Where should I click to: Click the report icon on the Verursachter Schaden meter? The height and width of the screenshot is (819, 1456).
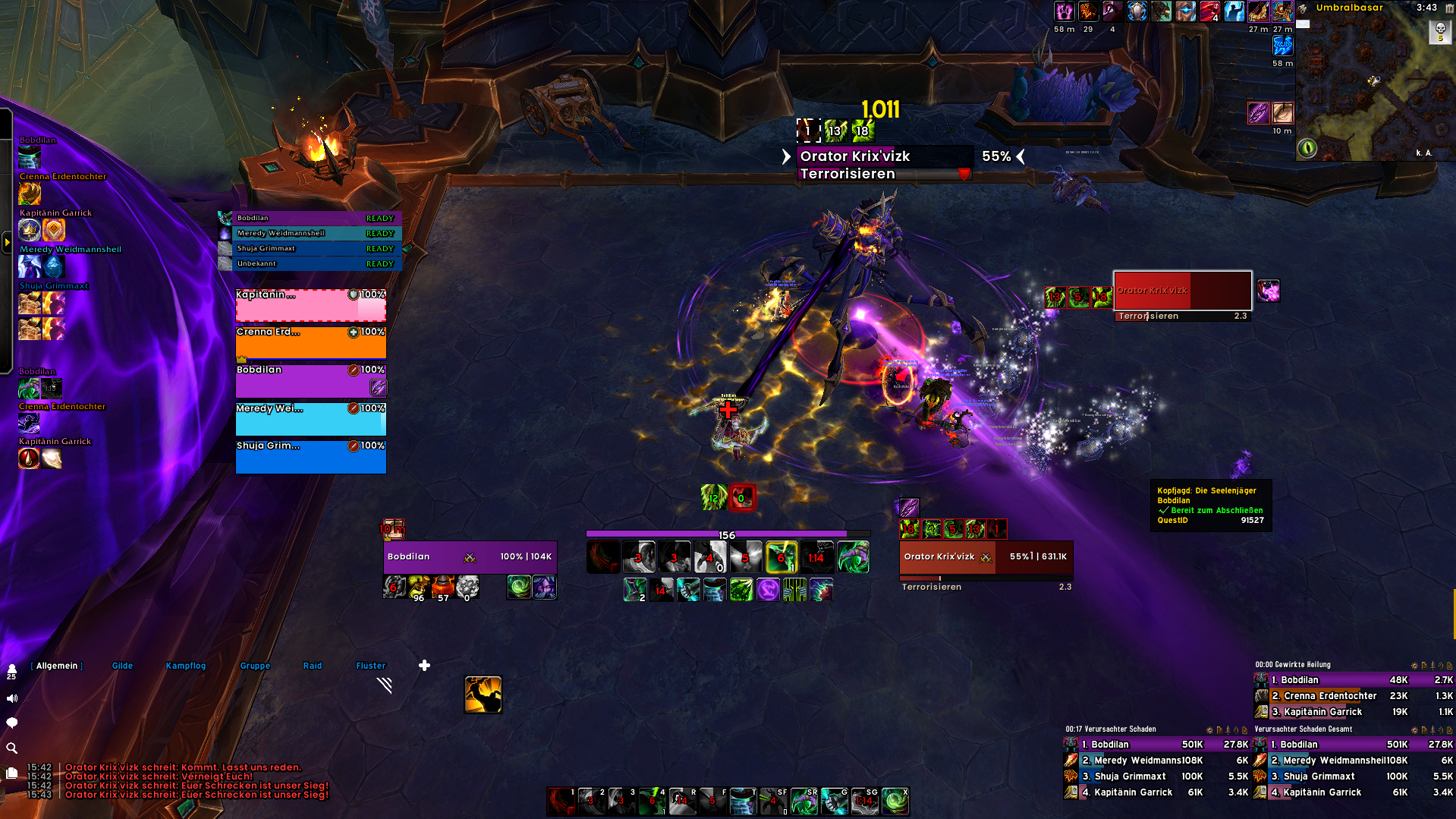pyautogui.click(x=1219, y=730)
